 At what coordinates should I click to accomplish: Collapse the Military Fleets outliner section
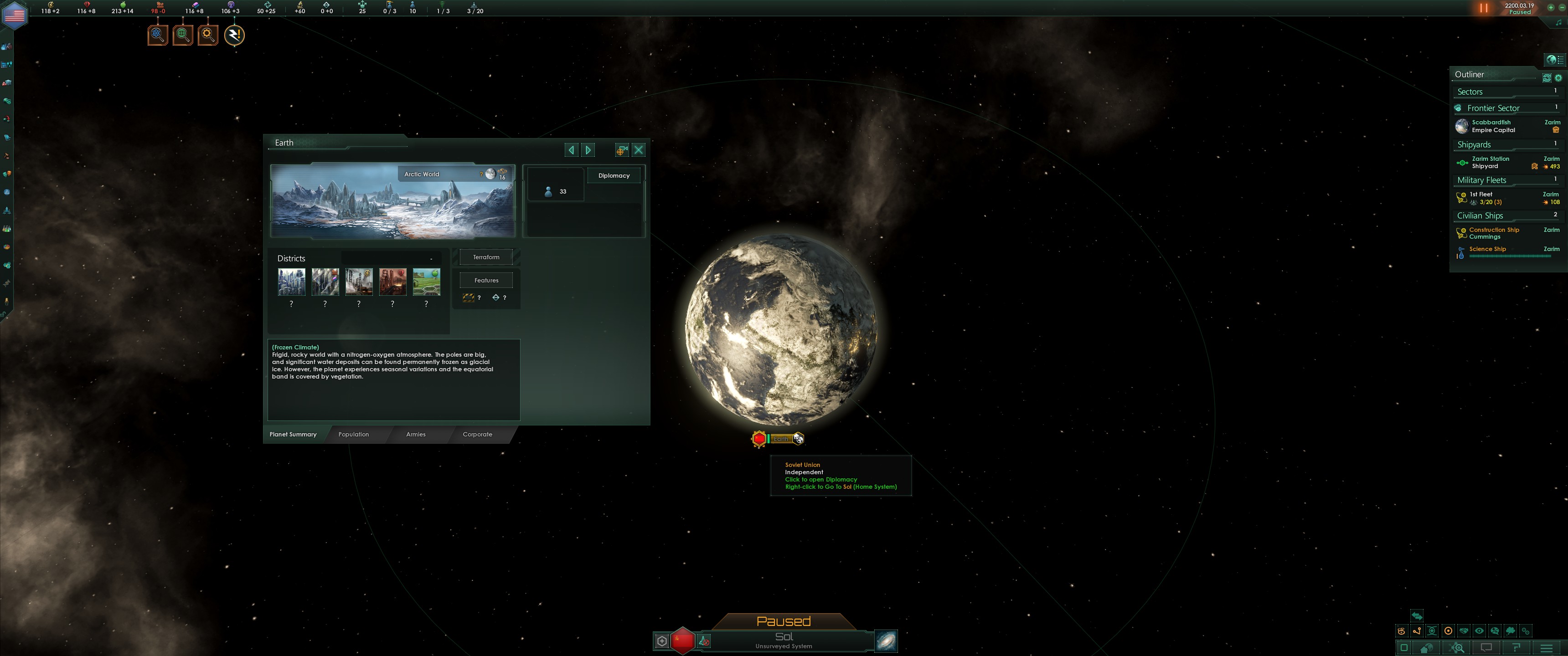tap(1483, 180)
